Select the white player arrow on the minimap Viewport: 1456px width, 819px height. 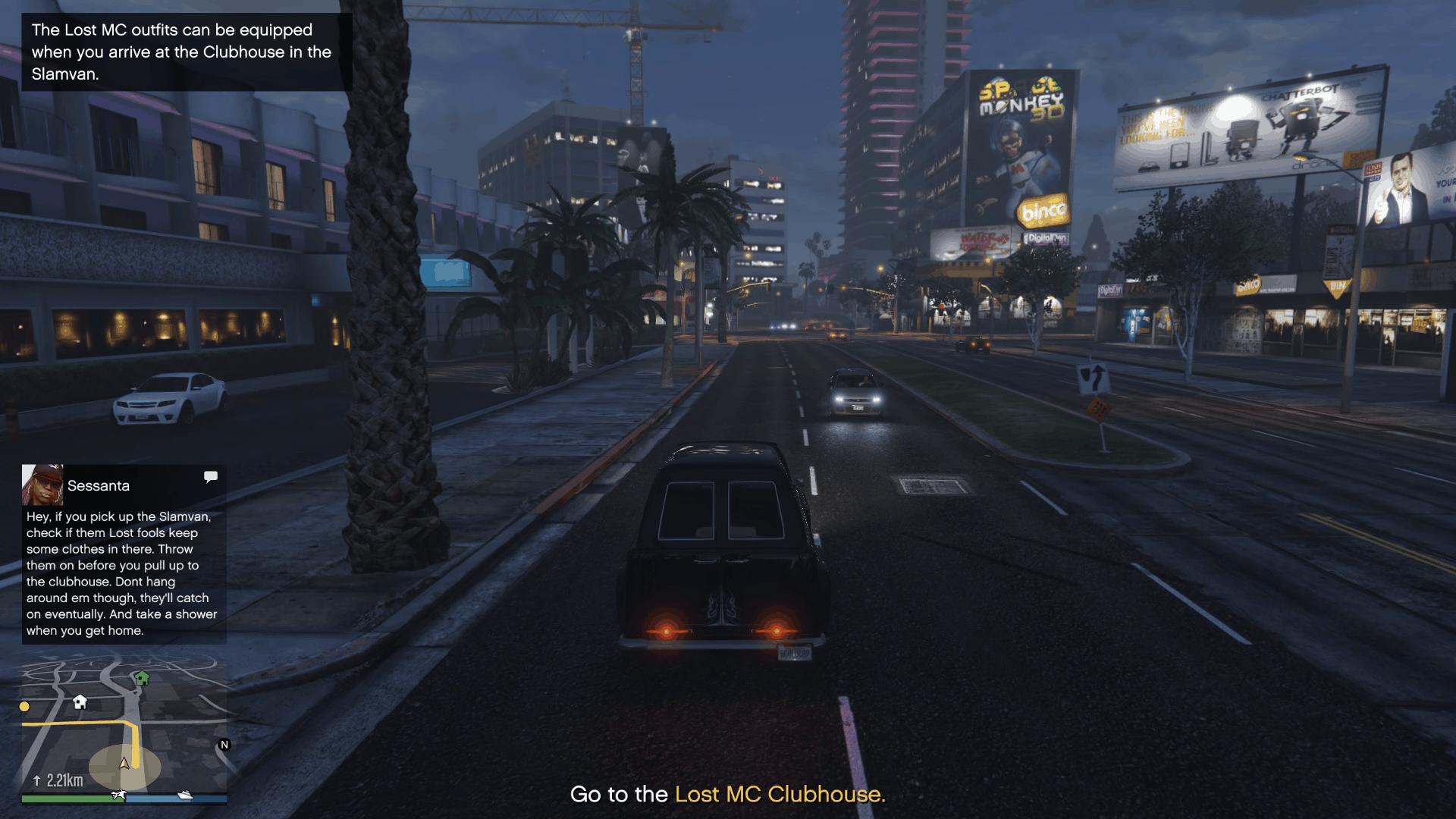click(x=124, y=764)
